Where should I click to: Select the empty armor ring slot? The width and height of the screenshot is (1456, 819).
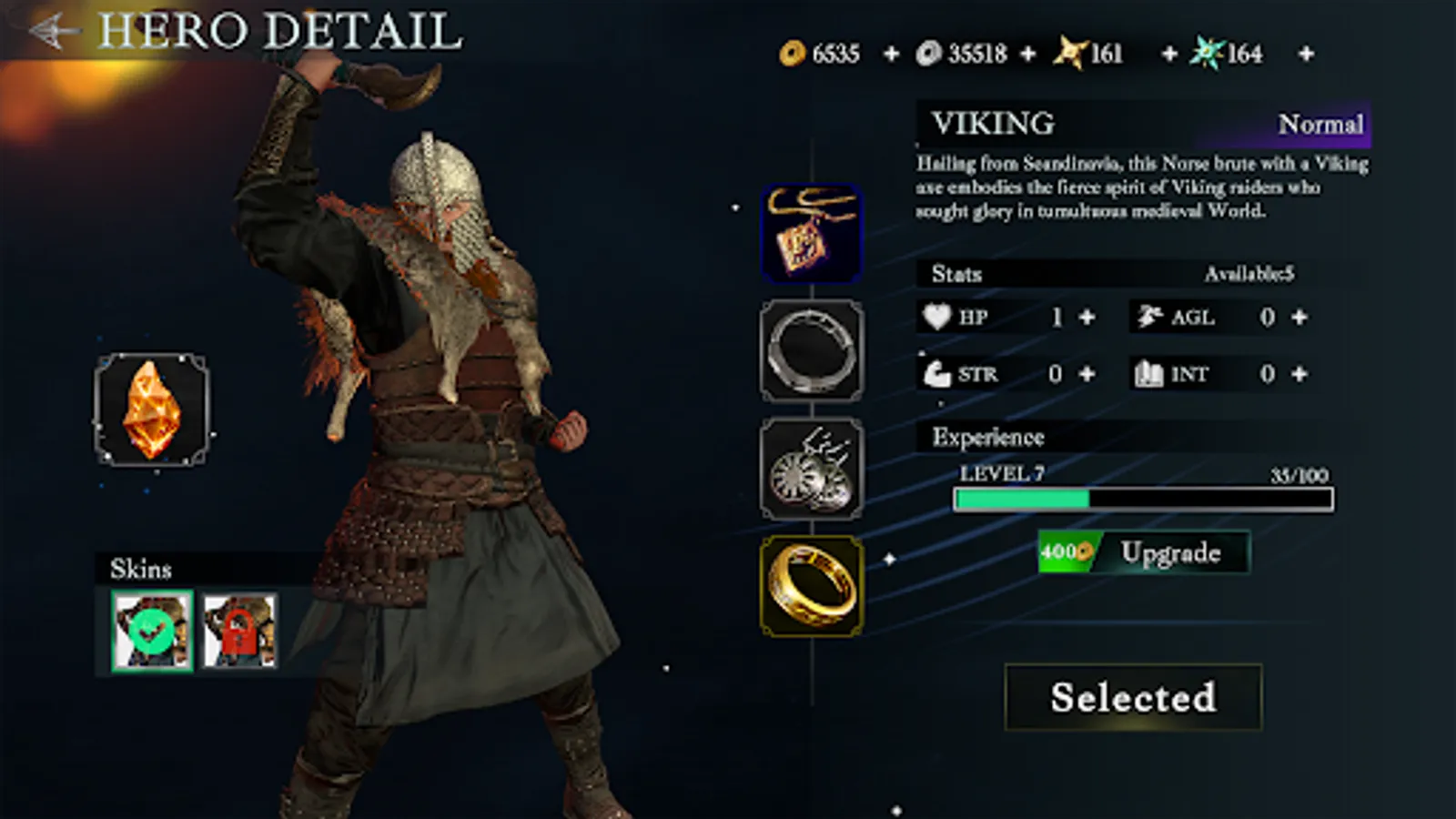(x=812, y=350)
